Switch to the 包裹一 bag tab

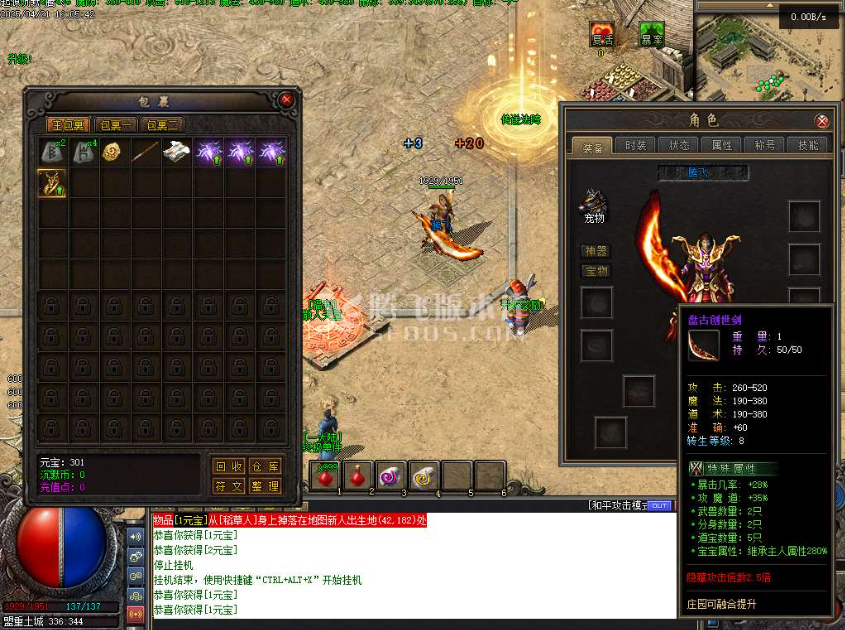pyautogui.click(x=116, y=125)
